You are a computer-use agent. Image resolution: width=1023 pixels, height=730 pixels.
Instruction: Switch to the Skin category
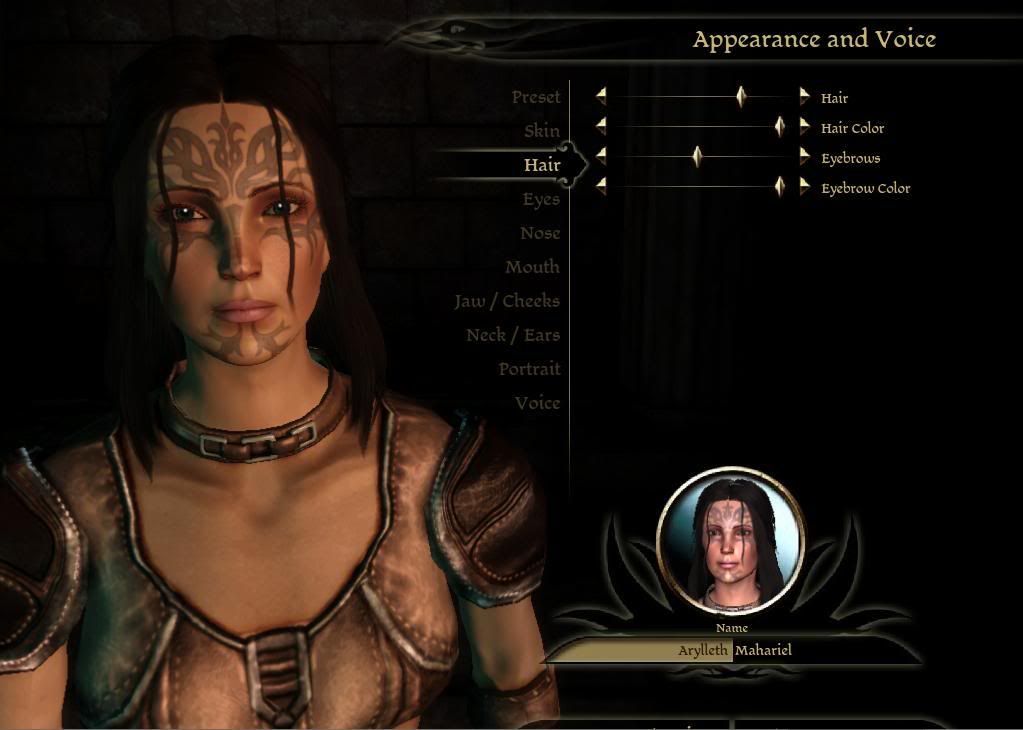(542, 131)
